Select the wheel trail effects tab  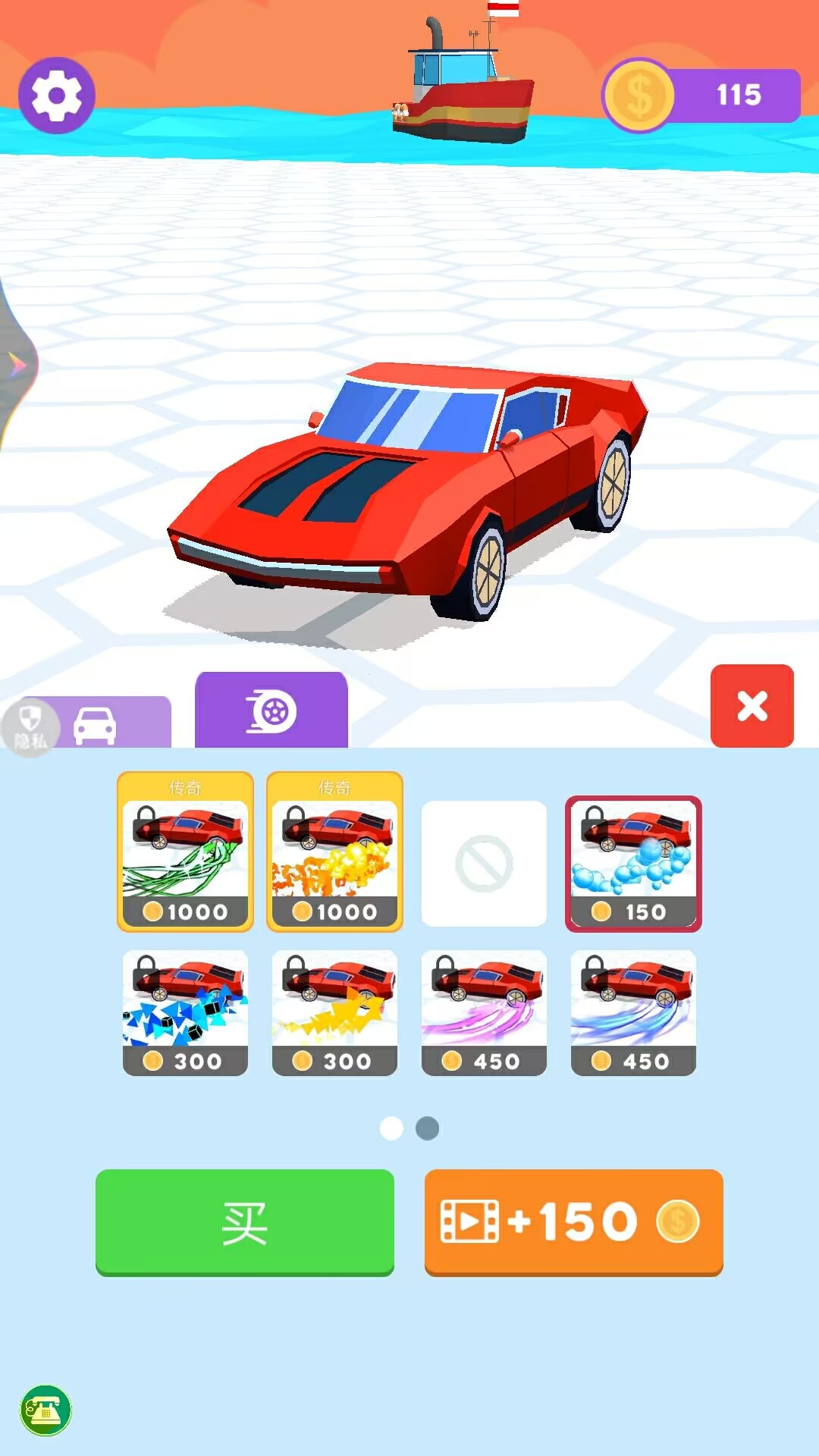(271, 711)
